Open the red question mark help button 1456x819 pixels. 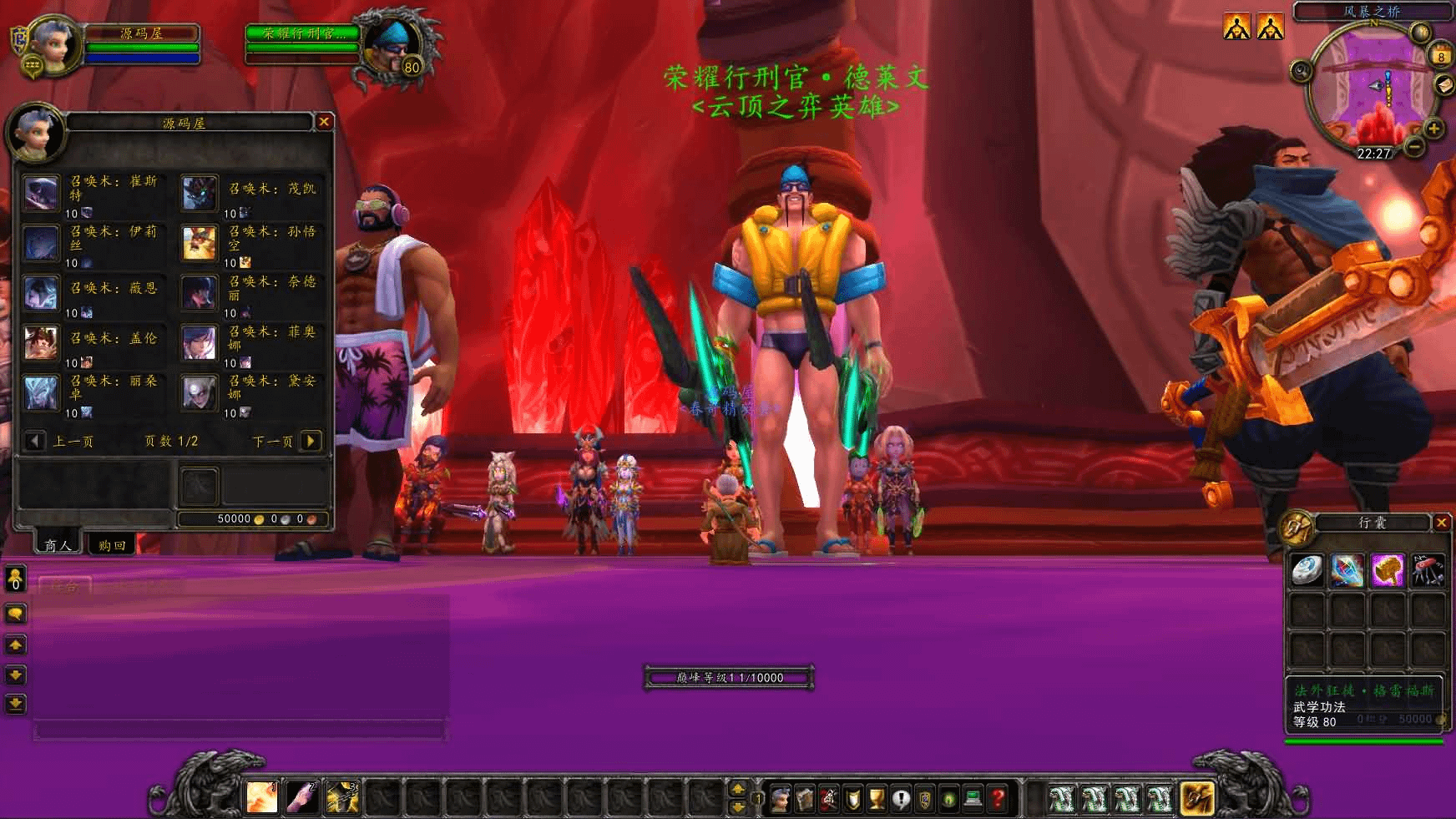[997, 799]
